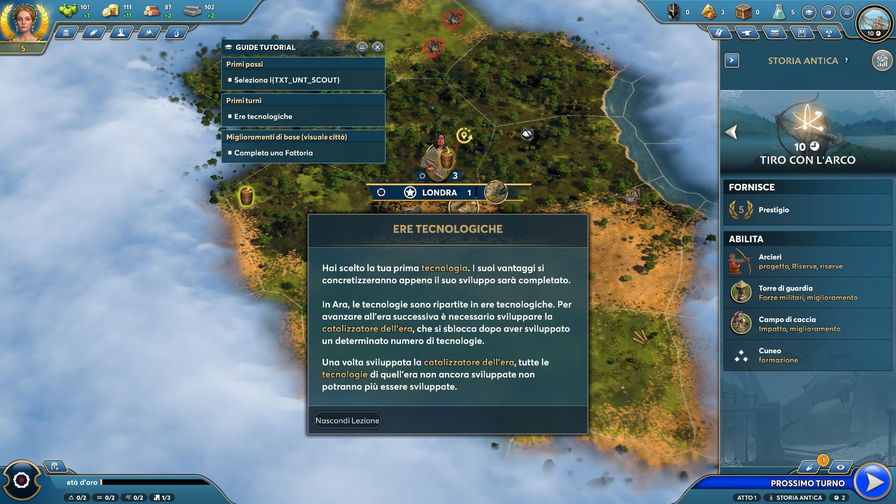The image size is (896, 504).
Task: Select the 'Ere tecnologiche' tutorial entry
Action: click(x=303, y=116)
